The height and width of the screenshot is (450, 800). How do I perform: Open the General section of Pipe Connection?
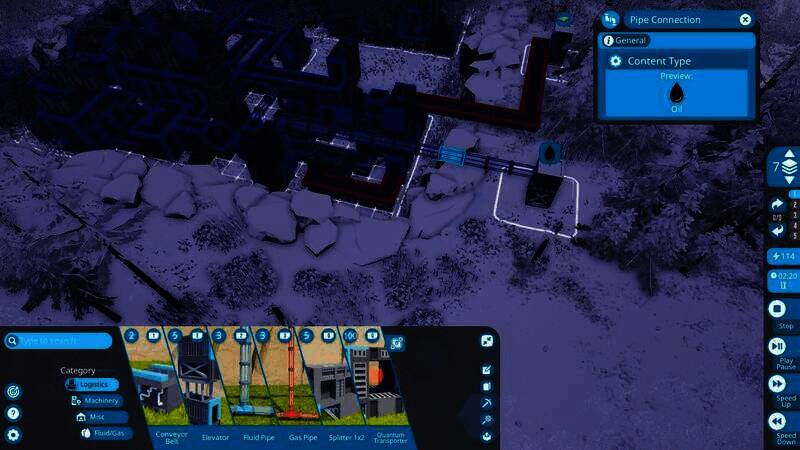click(630, 41)
